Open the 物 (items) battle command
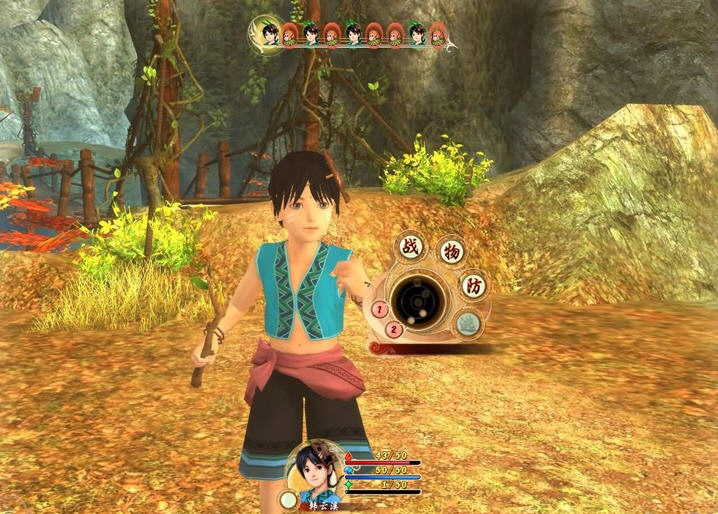718x514 pixels. pos(451,251)
